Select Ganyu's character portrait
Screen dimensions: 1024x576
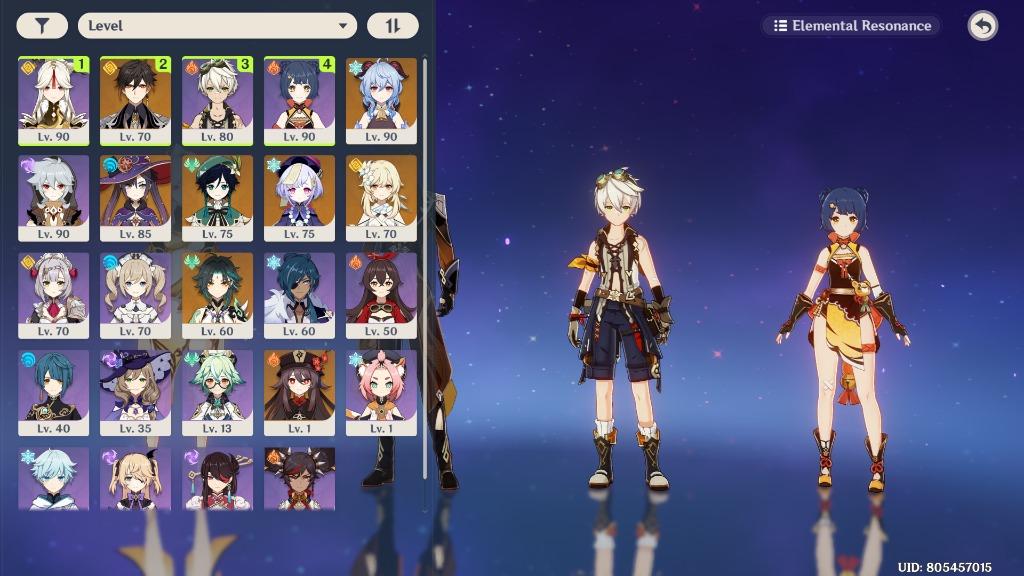(x=381, y=100)
